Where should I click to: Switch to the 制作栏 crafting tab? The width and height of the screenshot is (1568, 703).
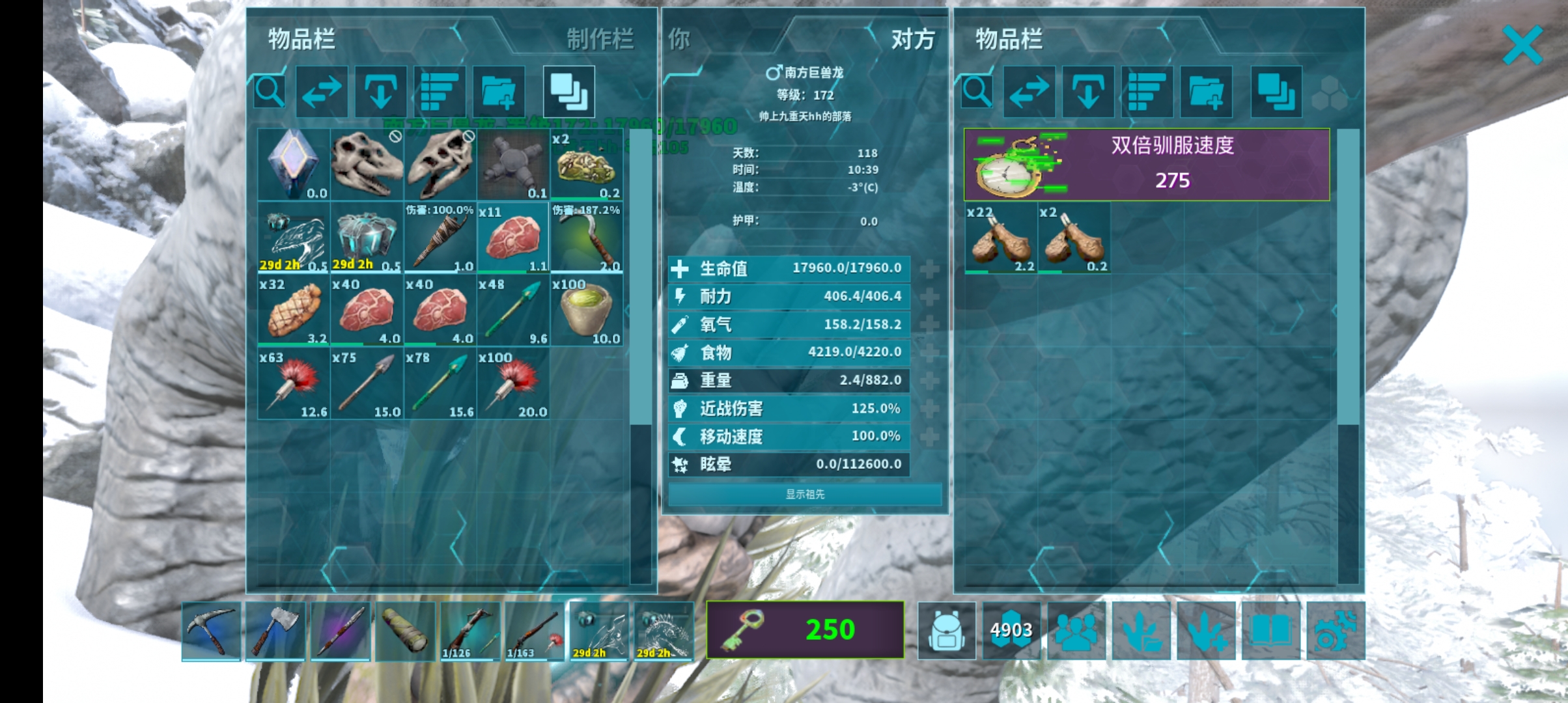pyautogui.click(x=600, y=40)
